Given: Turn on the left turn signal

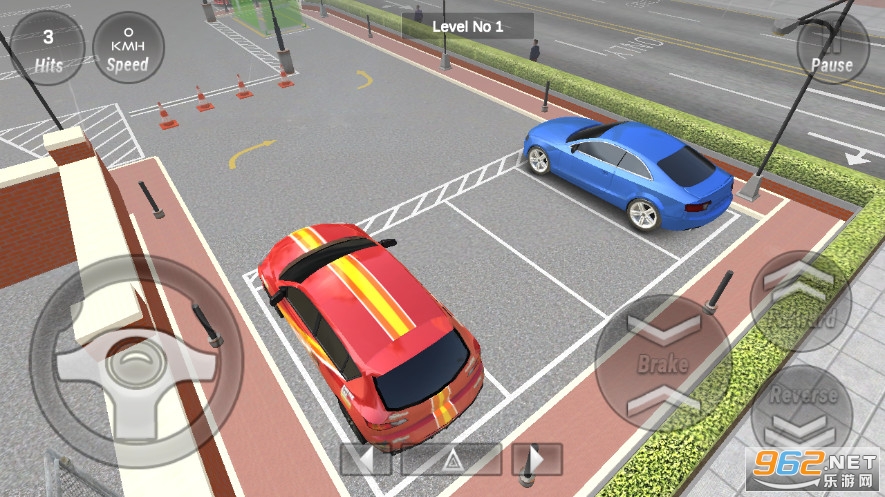Looking at the screenshot, I should pos(365,459).
